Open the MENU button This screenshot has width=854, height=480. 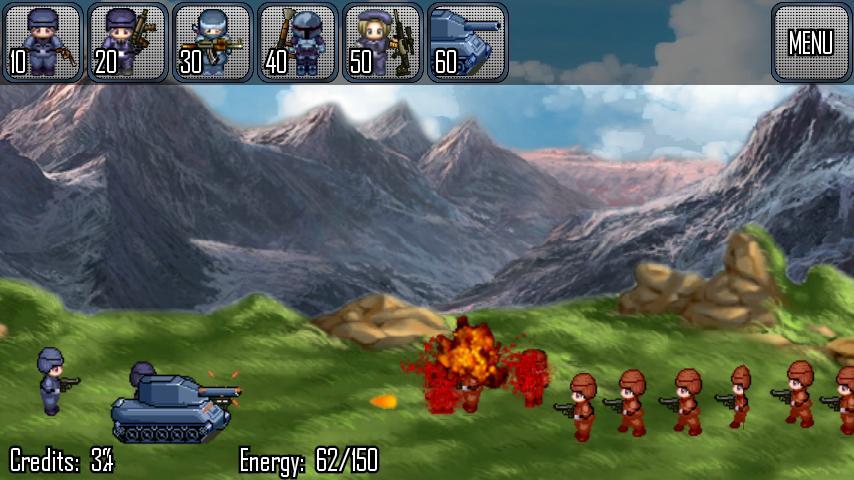pyautogui.click(x=810, y=42)
